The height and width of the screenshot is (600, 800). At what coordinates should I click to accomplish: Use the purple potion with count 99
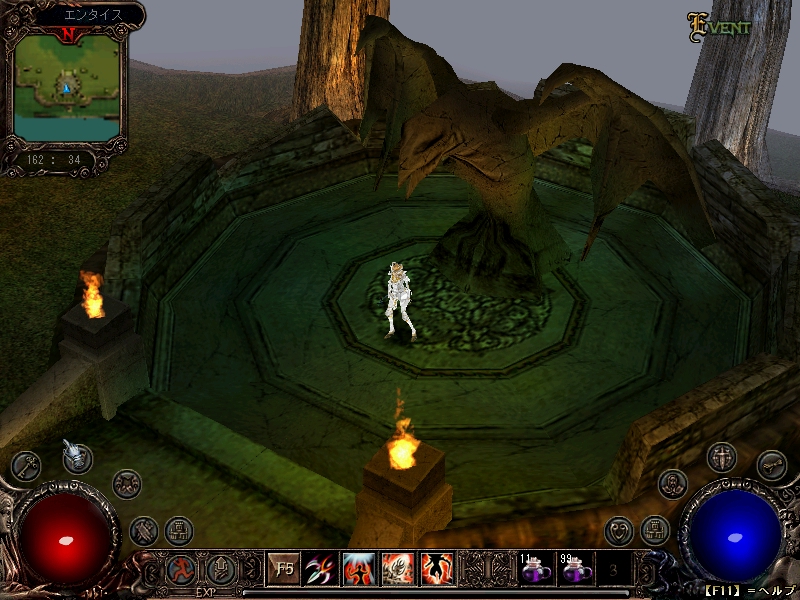click(576, 570)
